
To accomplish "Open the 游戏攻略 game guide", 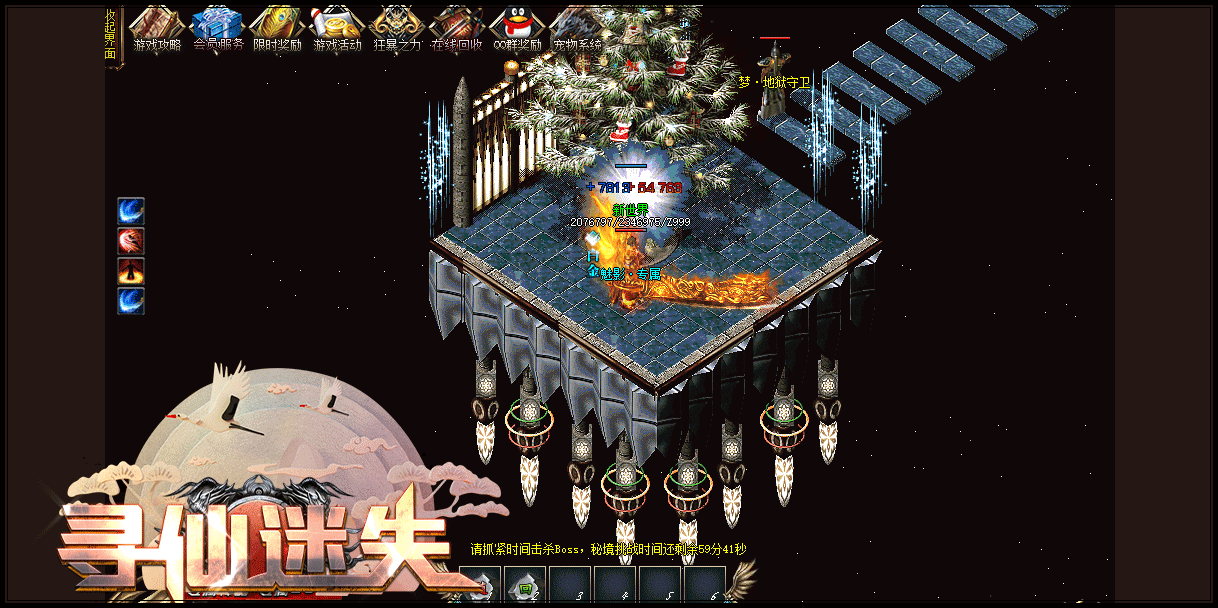I will [157, 30].
